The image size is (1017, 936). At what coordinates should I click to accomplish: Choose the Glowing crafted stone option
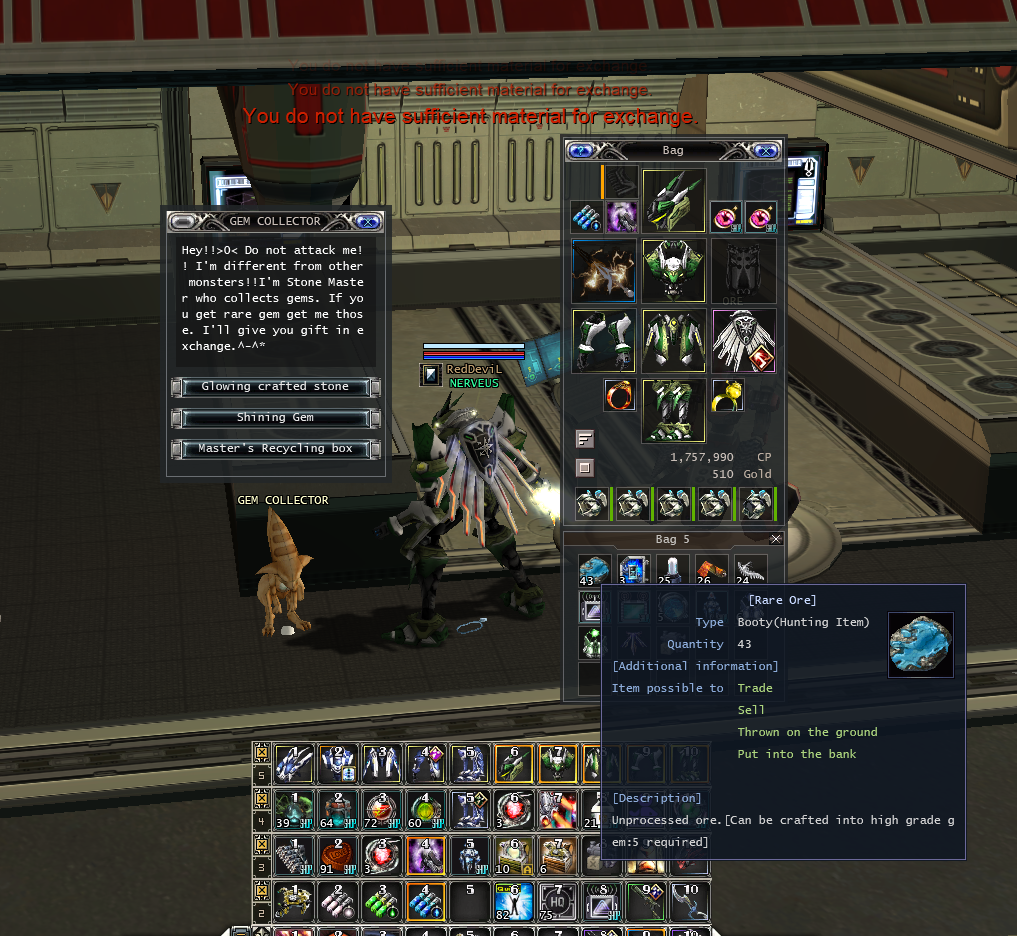click(275, 387)
